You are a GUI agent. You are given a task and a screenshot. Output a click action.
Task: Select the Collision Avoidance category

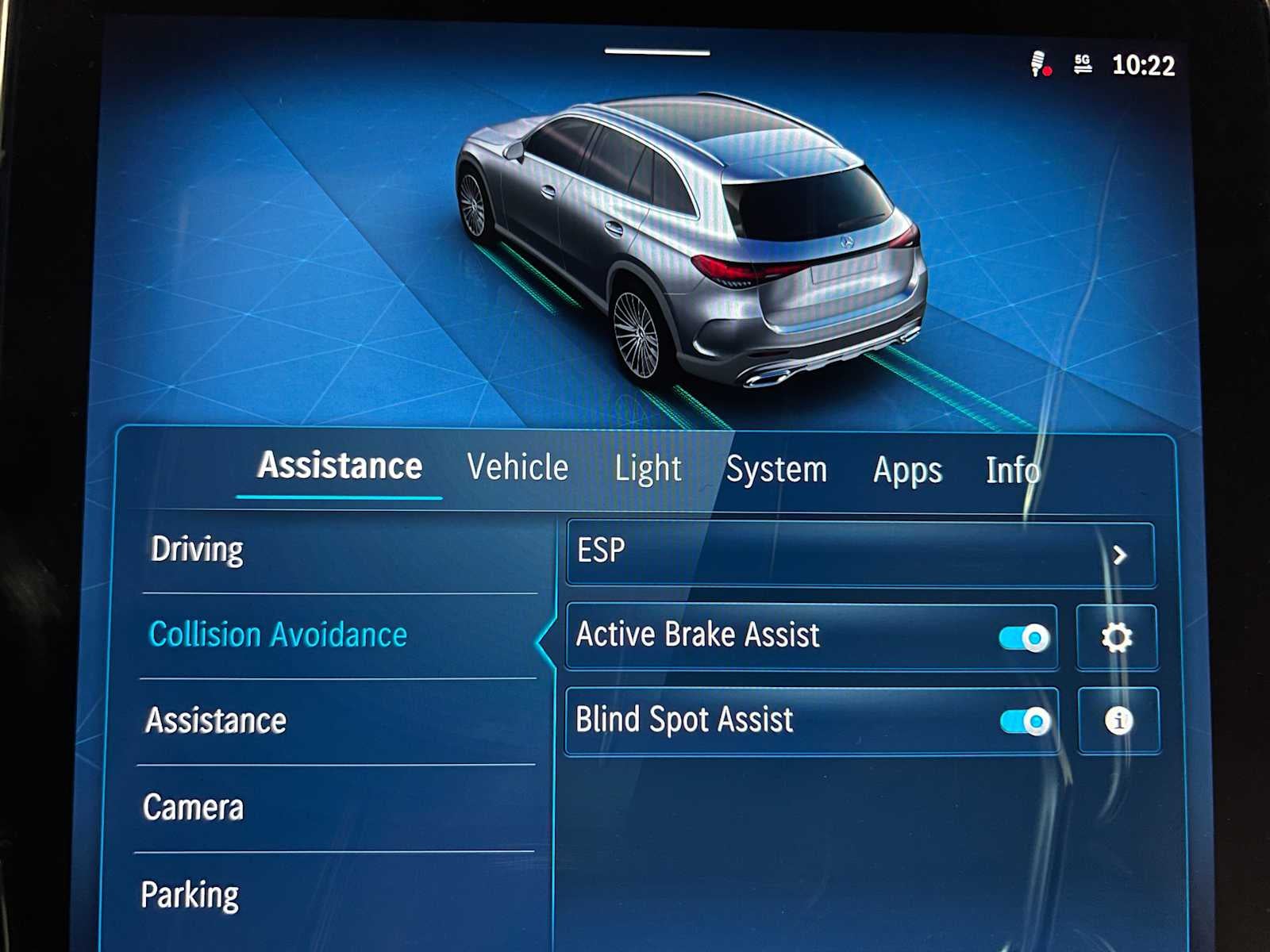click(x=277, y=634)
